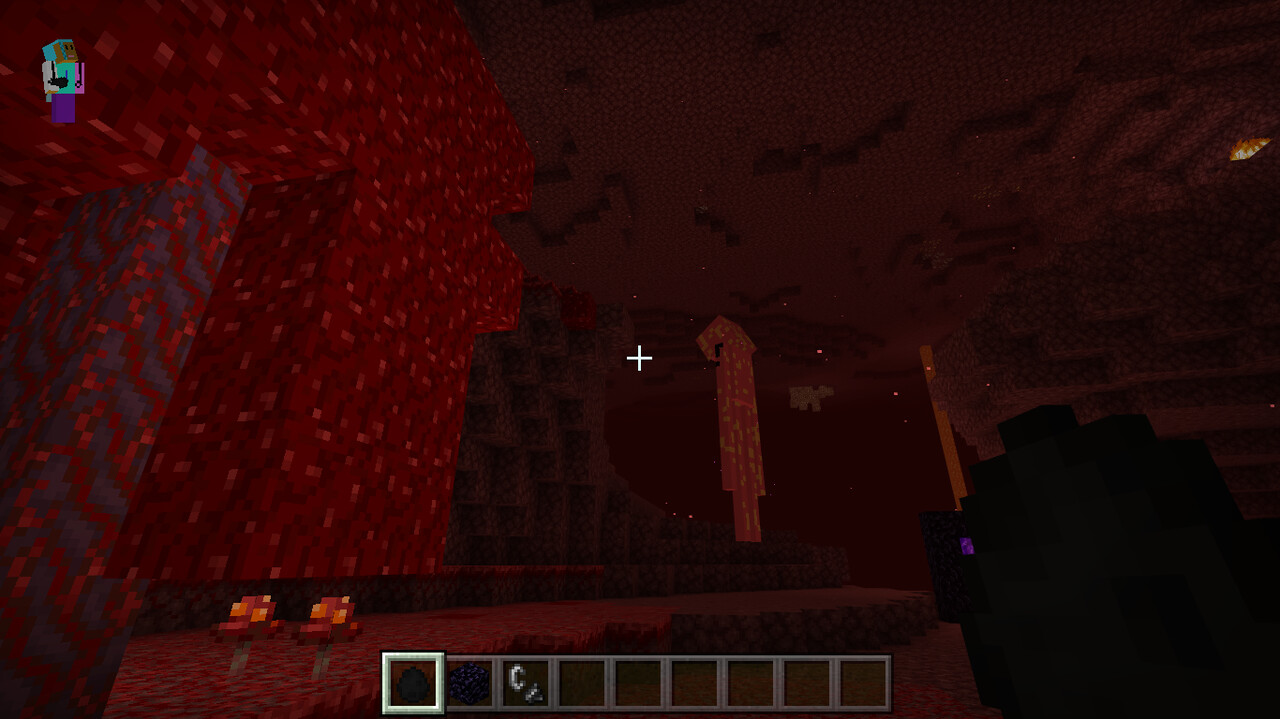Select the dragon egg hotbar slot

(413, 683)
